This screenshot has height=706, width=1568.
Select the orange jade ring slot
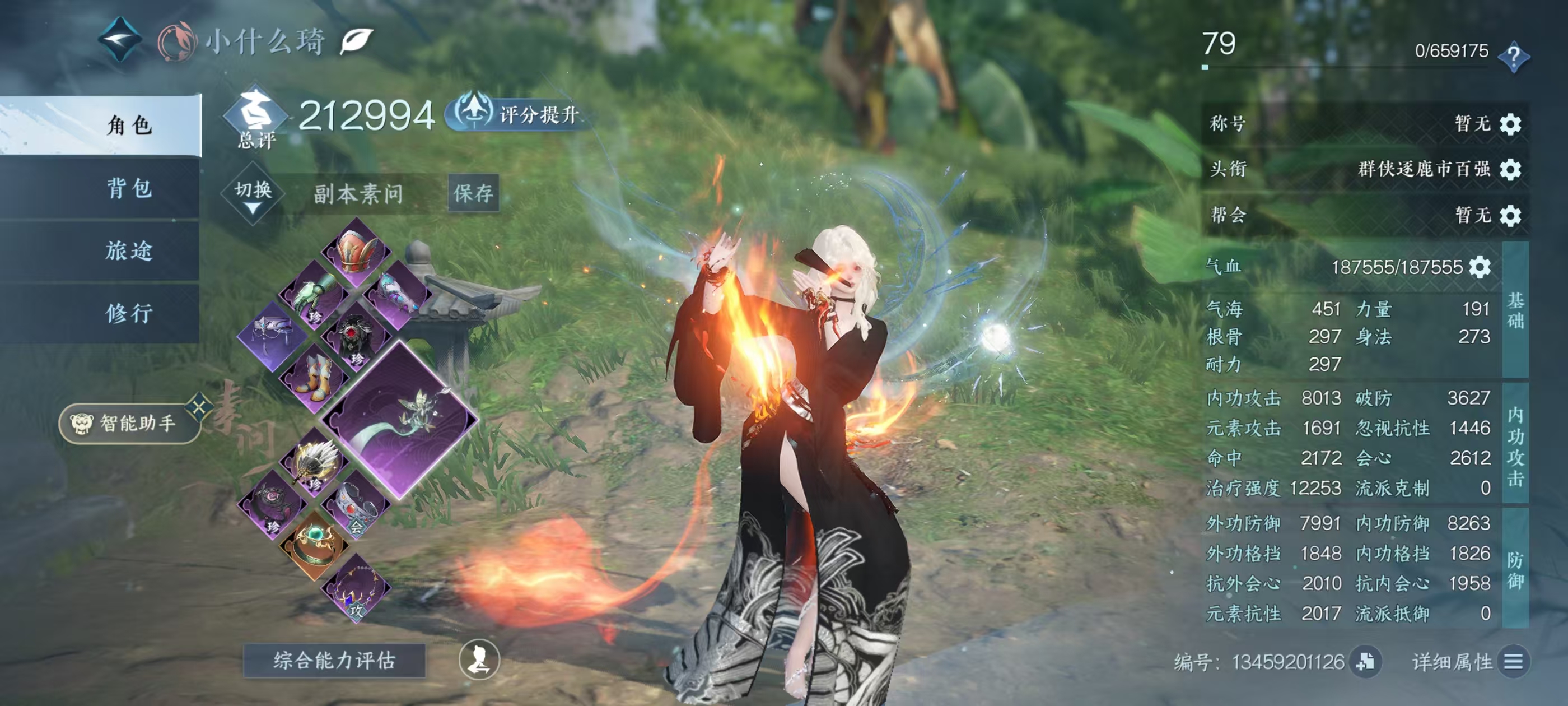pyautogui.click(x=314, y=545)
